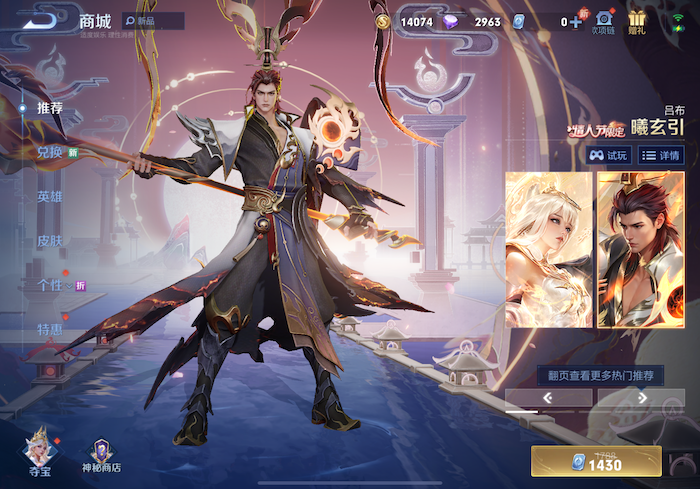Add skin coupons with the plus button
The image size is (700, 489).
[x=575, y=21]
